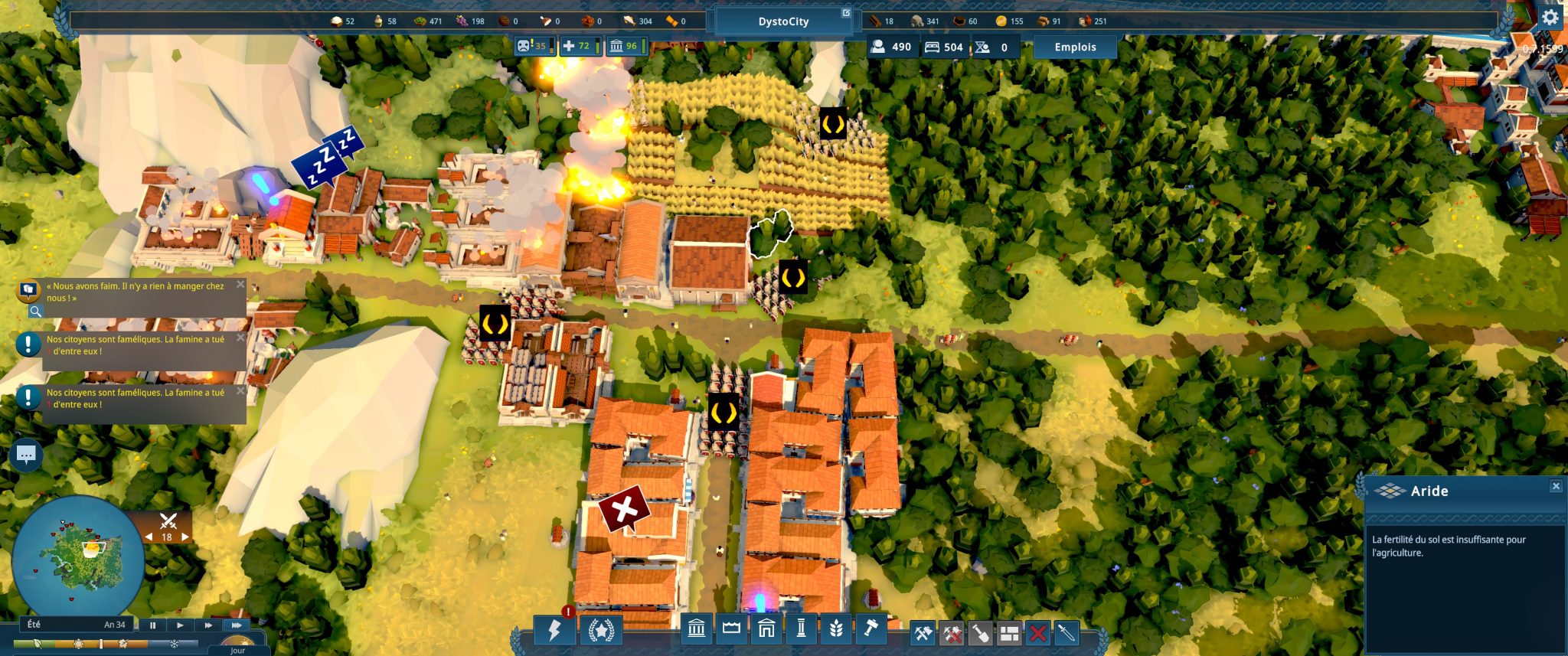Dismiss the 'Nous avons faim' notification

(x=240, y=285)
